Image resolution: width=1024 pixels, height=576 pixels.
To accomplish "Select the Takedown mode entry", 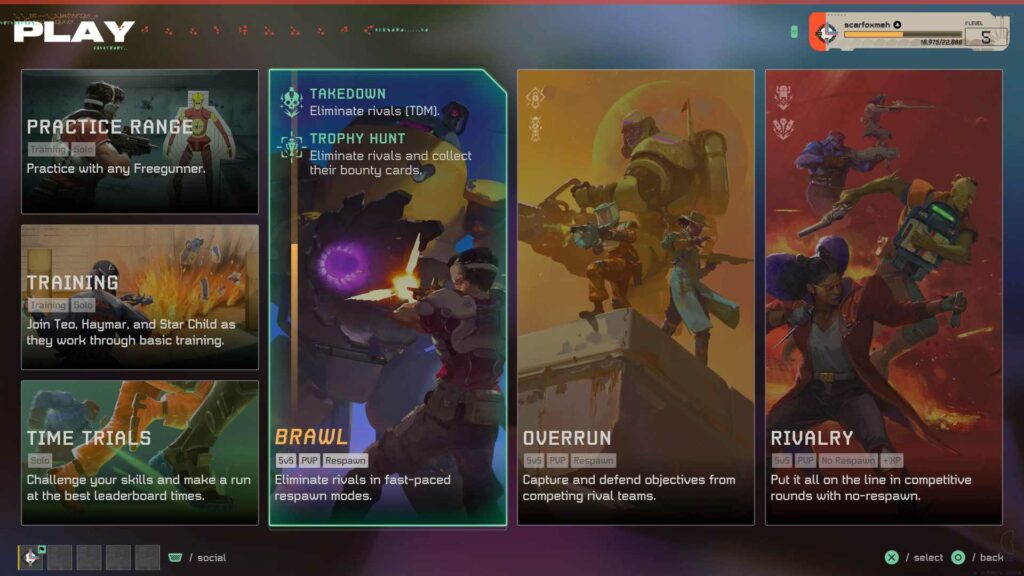I will coord(375,101).
